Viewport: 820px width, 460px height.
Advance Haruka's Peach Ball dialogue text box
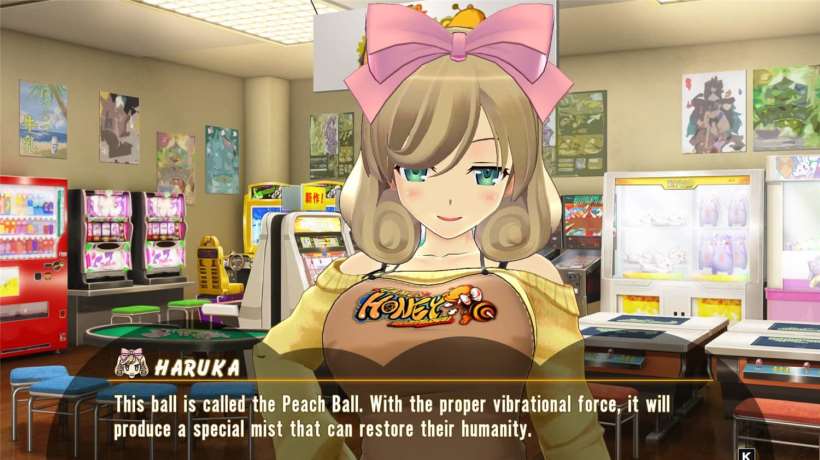(410, 417)
